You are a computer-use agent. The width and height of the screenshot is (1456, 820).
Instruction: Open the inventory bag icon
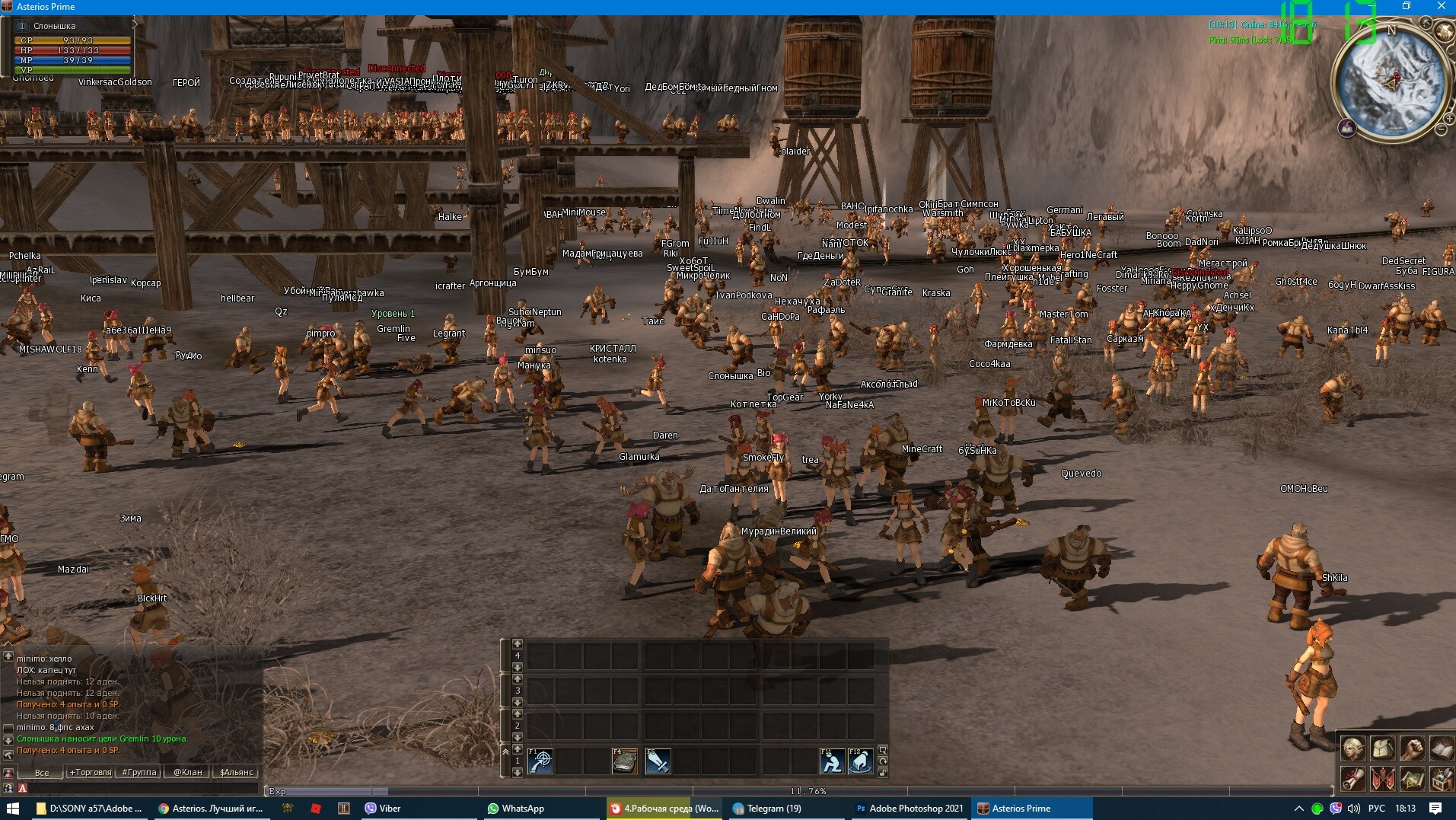(1382, 749)
